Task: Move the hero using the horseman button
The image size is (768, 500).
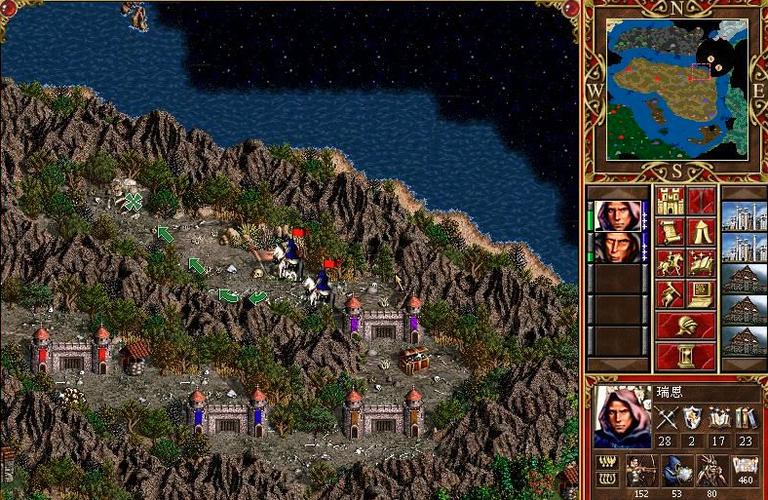Action: coord(670,263)
